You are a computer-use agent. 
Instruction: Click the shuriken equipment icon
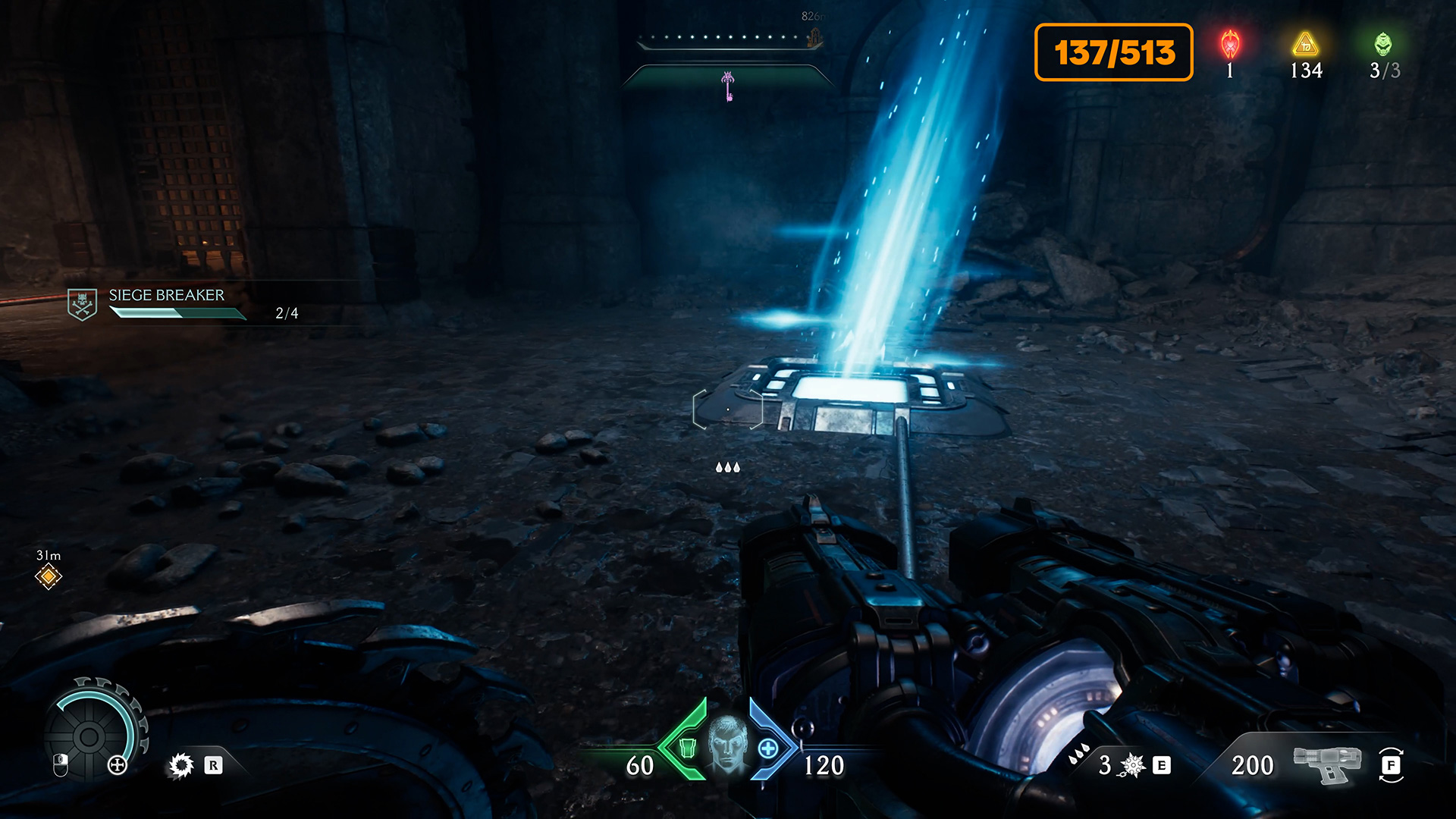[x=1133, y=765]
